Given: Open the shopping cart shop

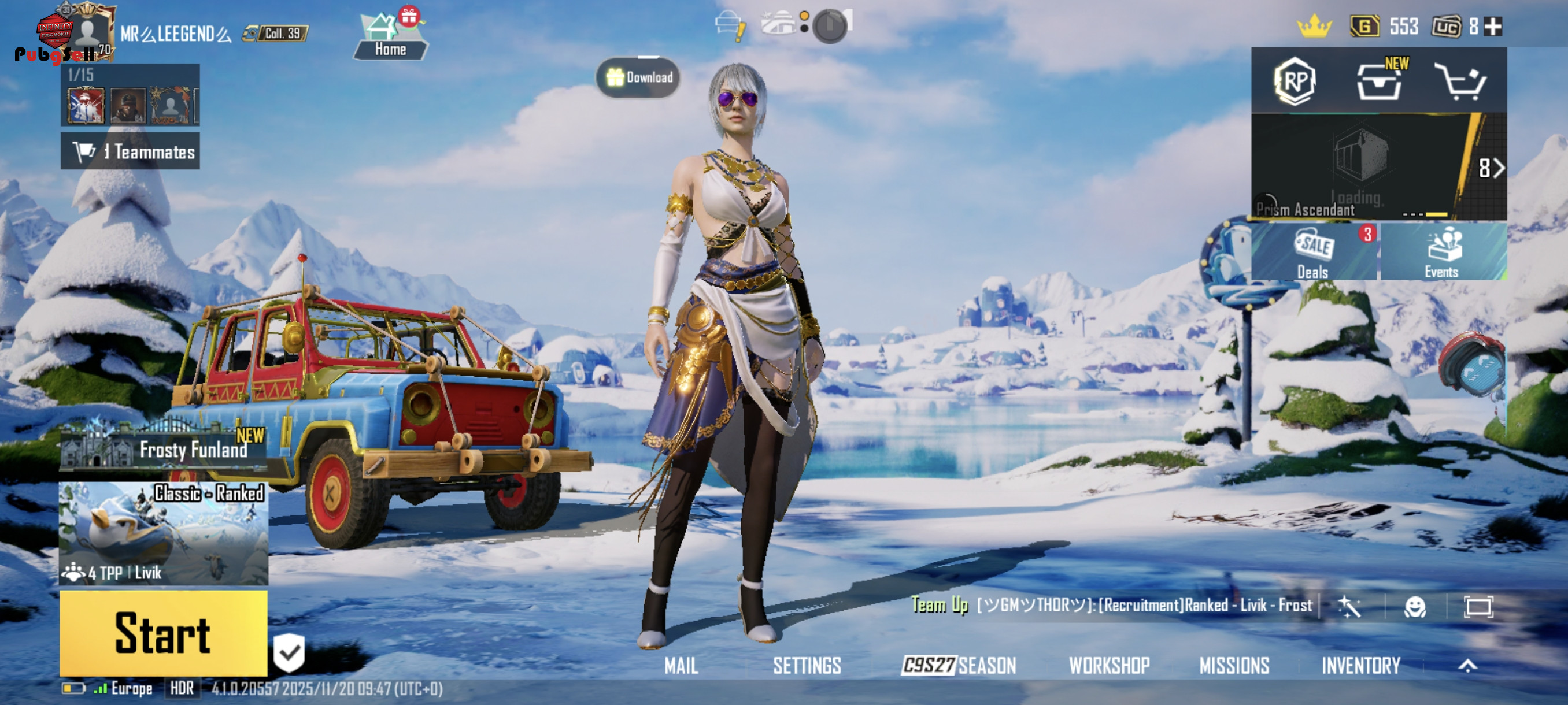Looking at the screenshot, I should click(1460, 81).
